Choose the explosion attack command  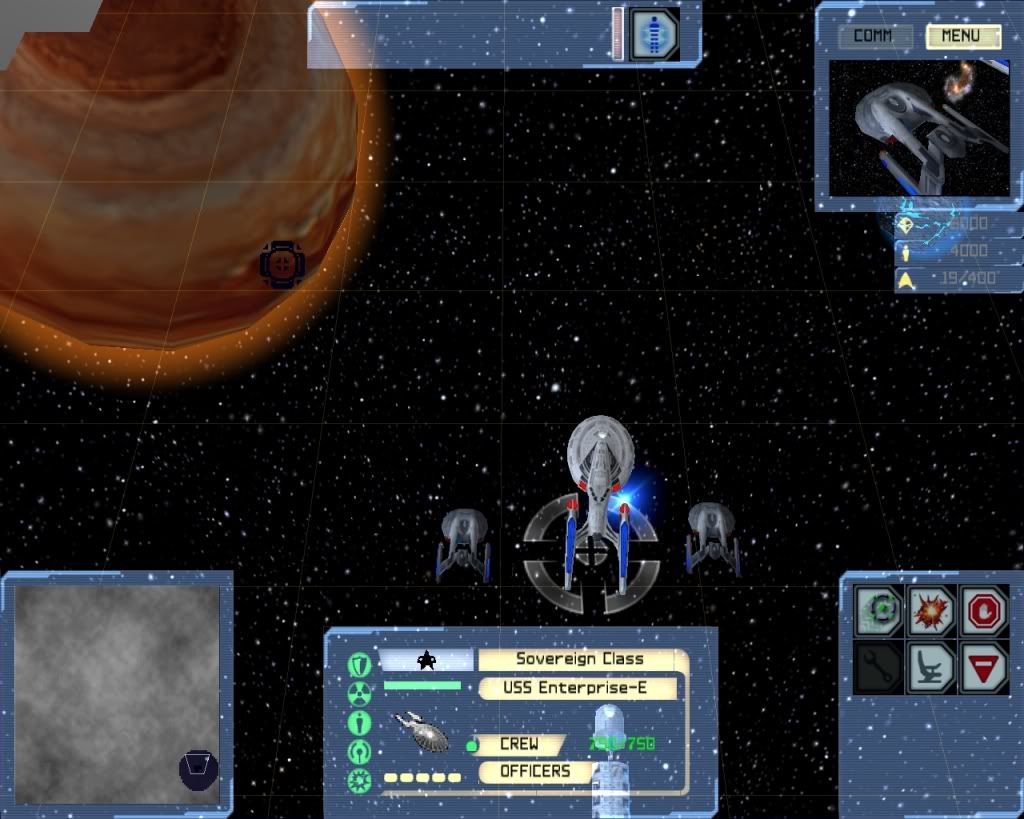(931, 610)
